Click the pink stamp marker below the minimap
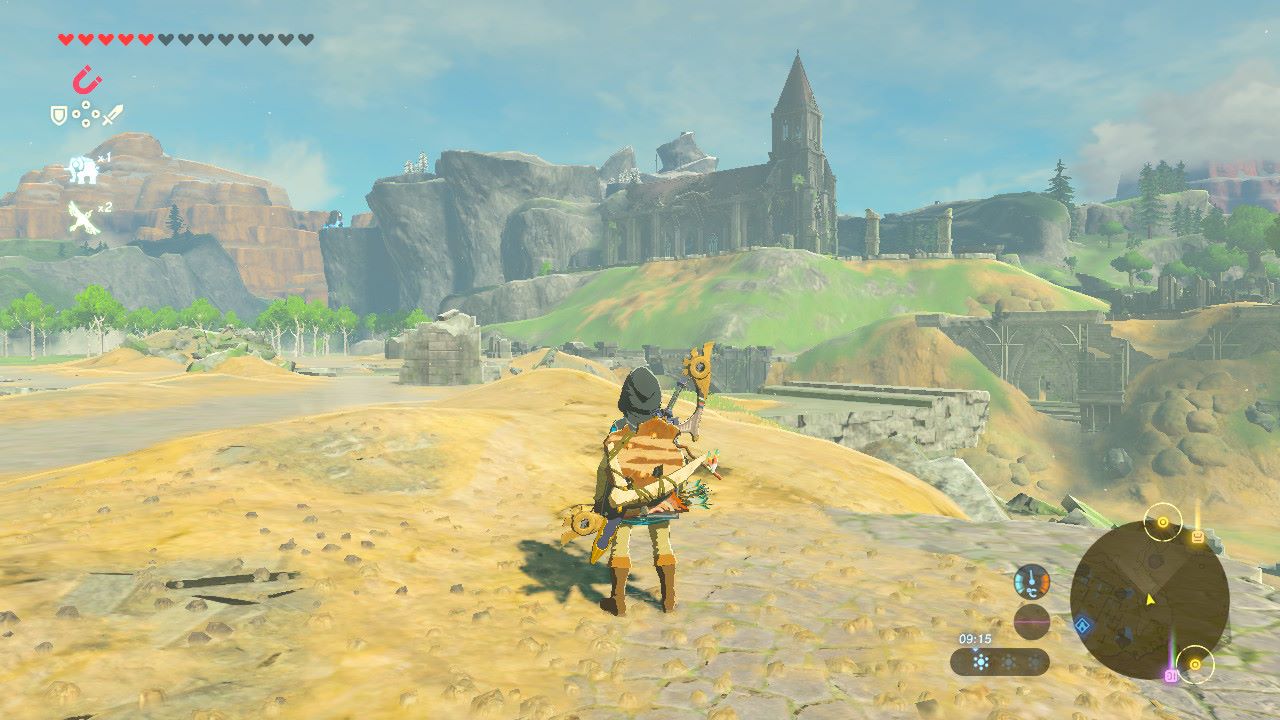Screen dimensions: 1280x720 coord(1169,676)
